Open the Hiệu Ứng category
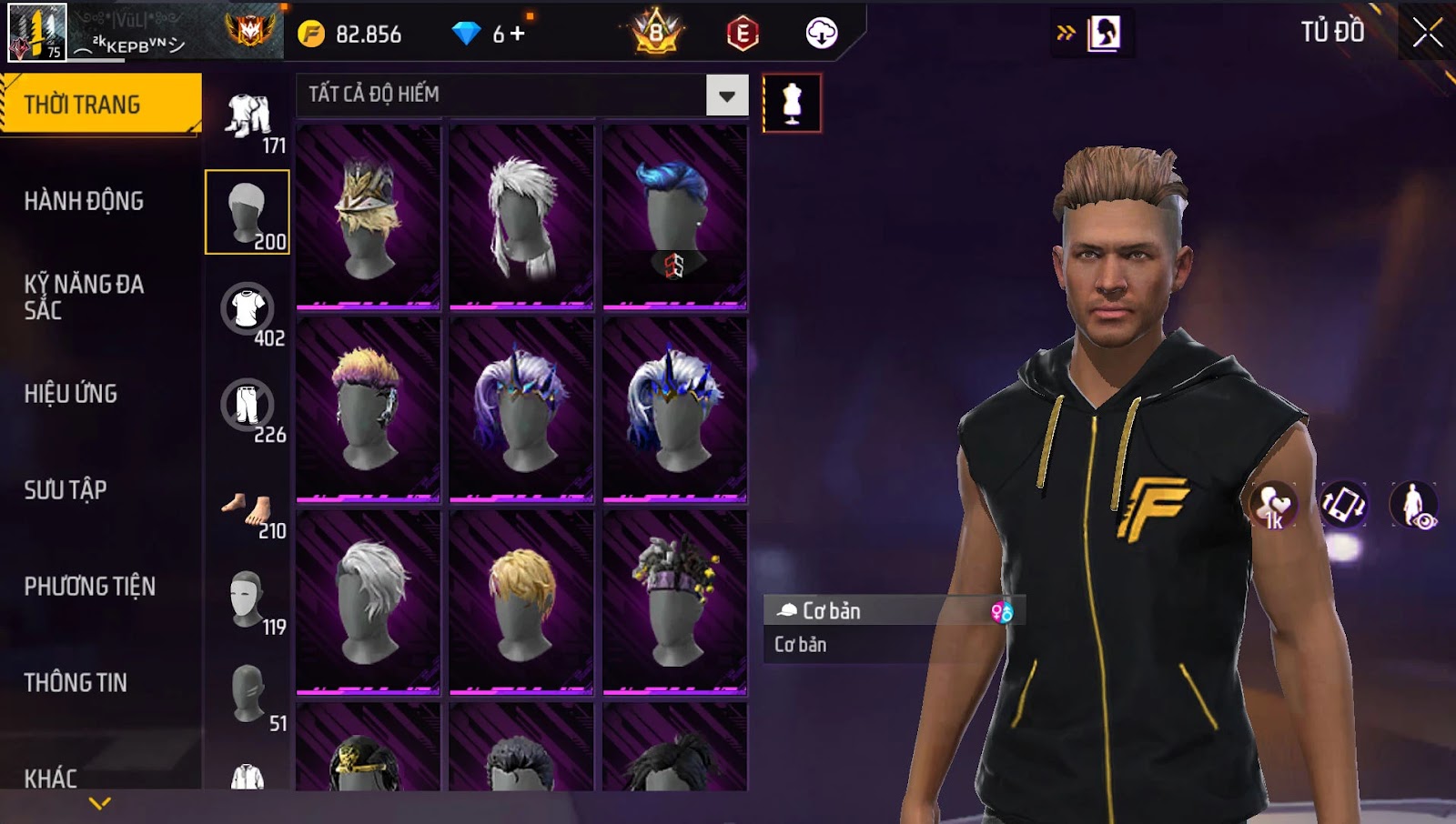 71,394
